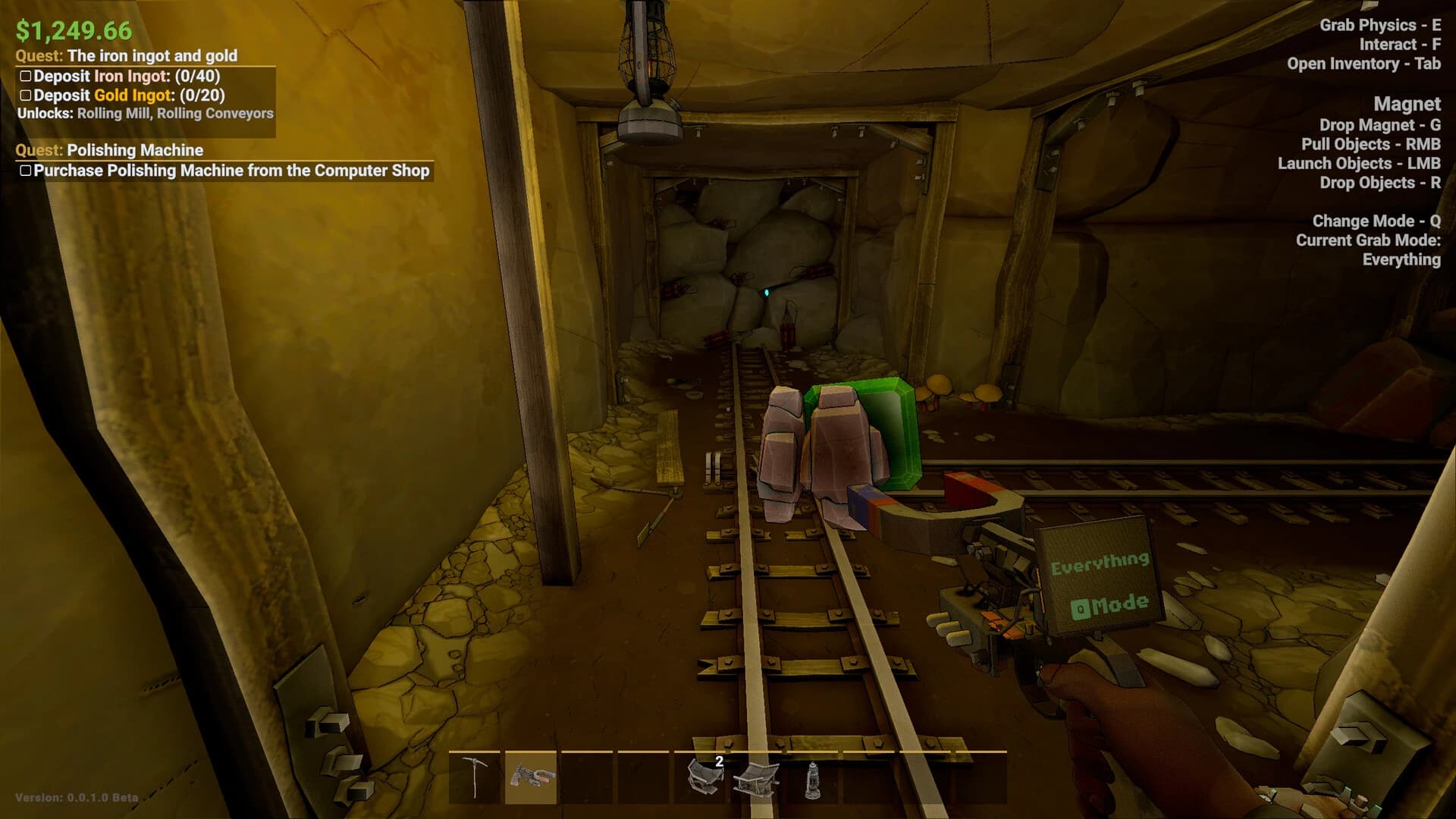
Task: Click Rolling Mill in the Unlocks text
Action: pos(115,113)
